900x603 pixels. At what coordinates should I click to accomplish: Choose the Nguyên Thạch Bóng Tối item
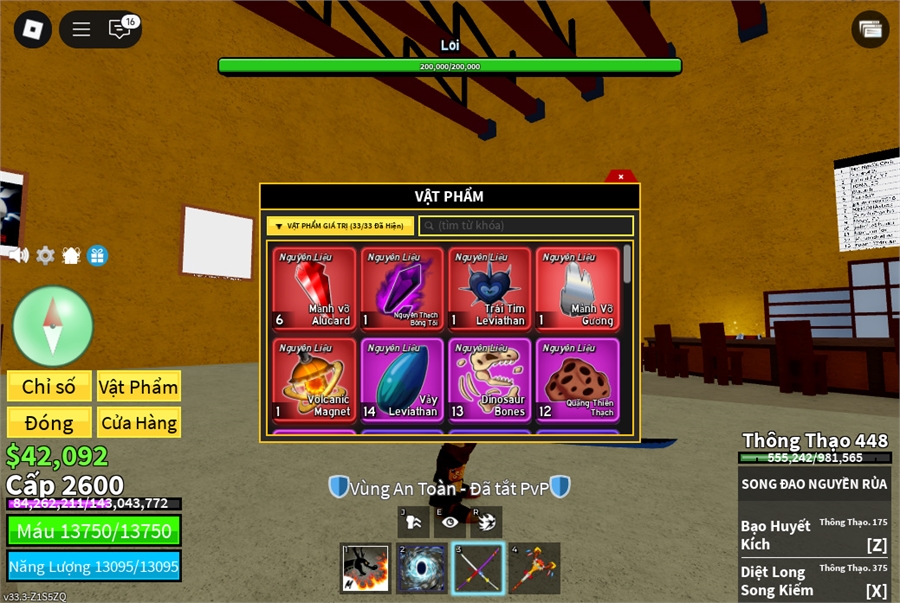click(x=402, y=289)
